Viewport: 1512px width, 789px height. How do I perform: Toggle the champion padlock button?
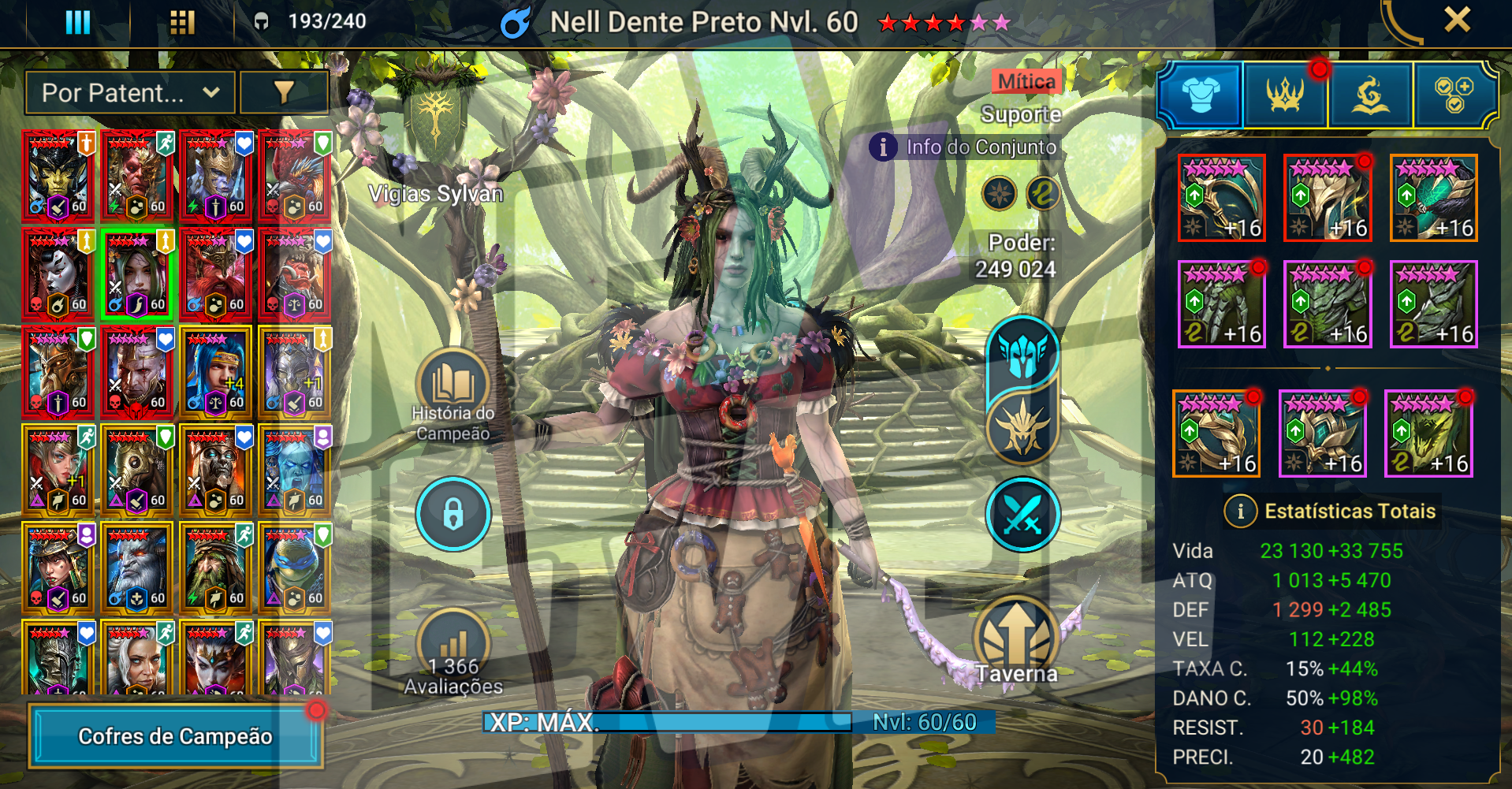click(x=453, y=515)
